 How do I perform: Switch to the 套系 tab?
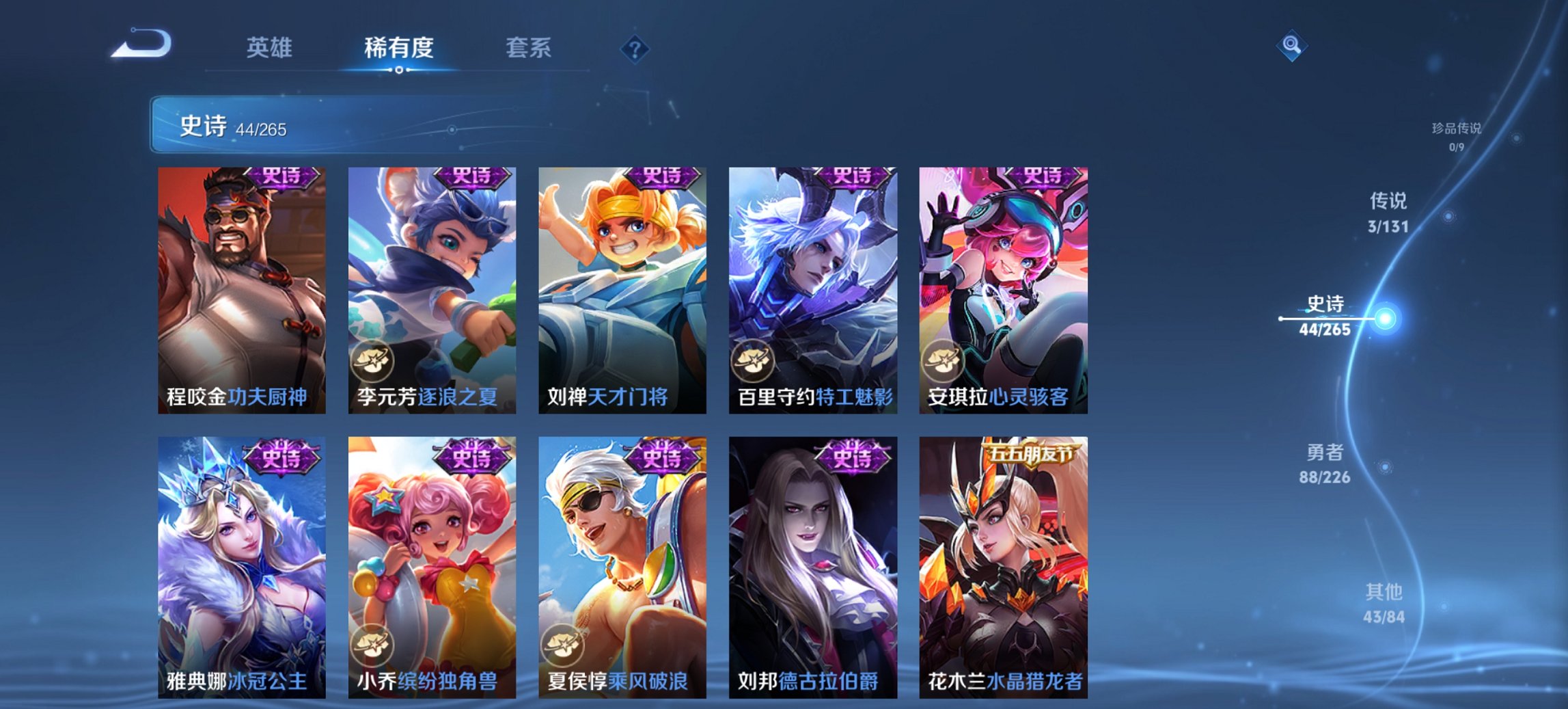pyautogui.click(x=528, y=48)
